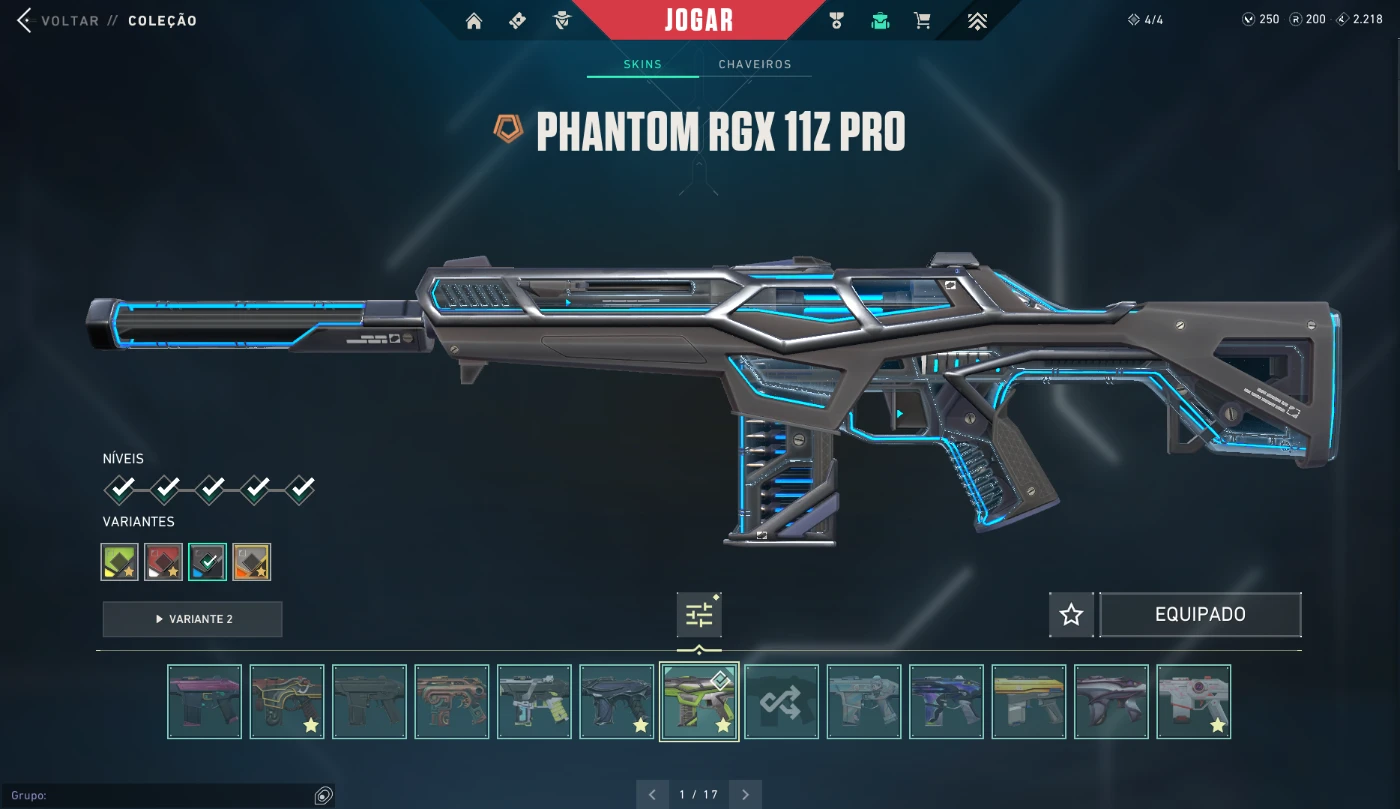Open the collection backpack icon
The height and width of the screenshot is (809, 1400).
(880, 21)
